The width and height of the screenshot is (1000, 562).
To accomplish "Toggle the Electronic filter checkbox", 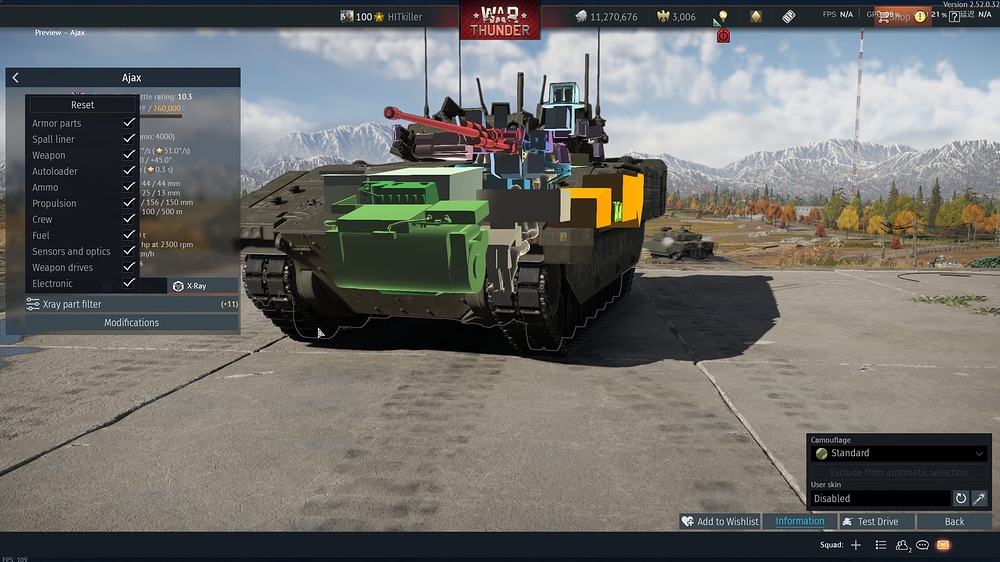I will click(x=129, y=283).
